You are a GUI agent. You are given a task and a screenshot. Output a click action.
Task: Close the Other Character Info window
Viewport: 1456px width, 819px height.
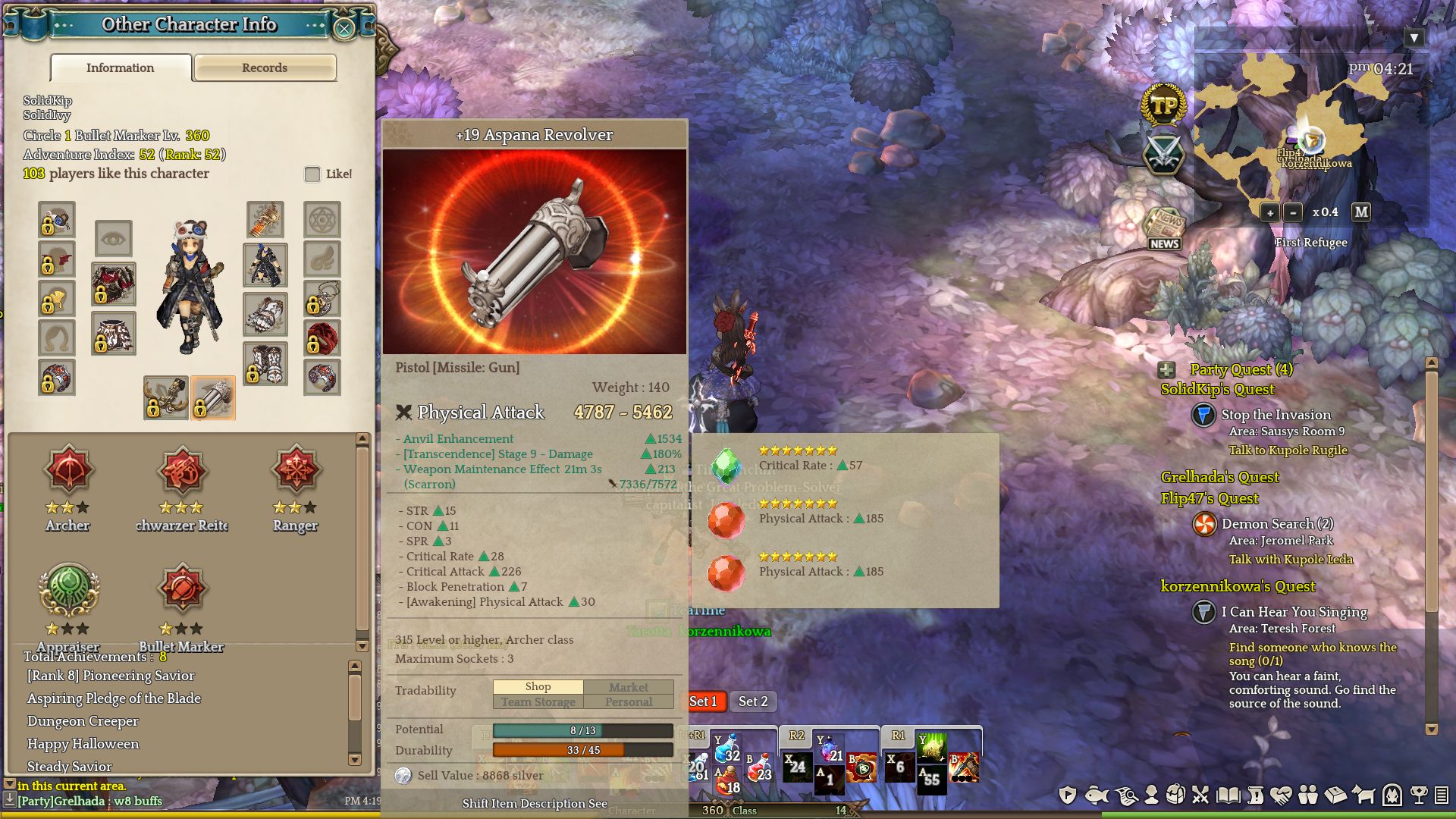tap(344, 29)
